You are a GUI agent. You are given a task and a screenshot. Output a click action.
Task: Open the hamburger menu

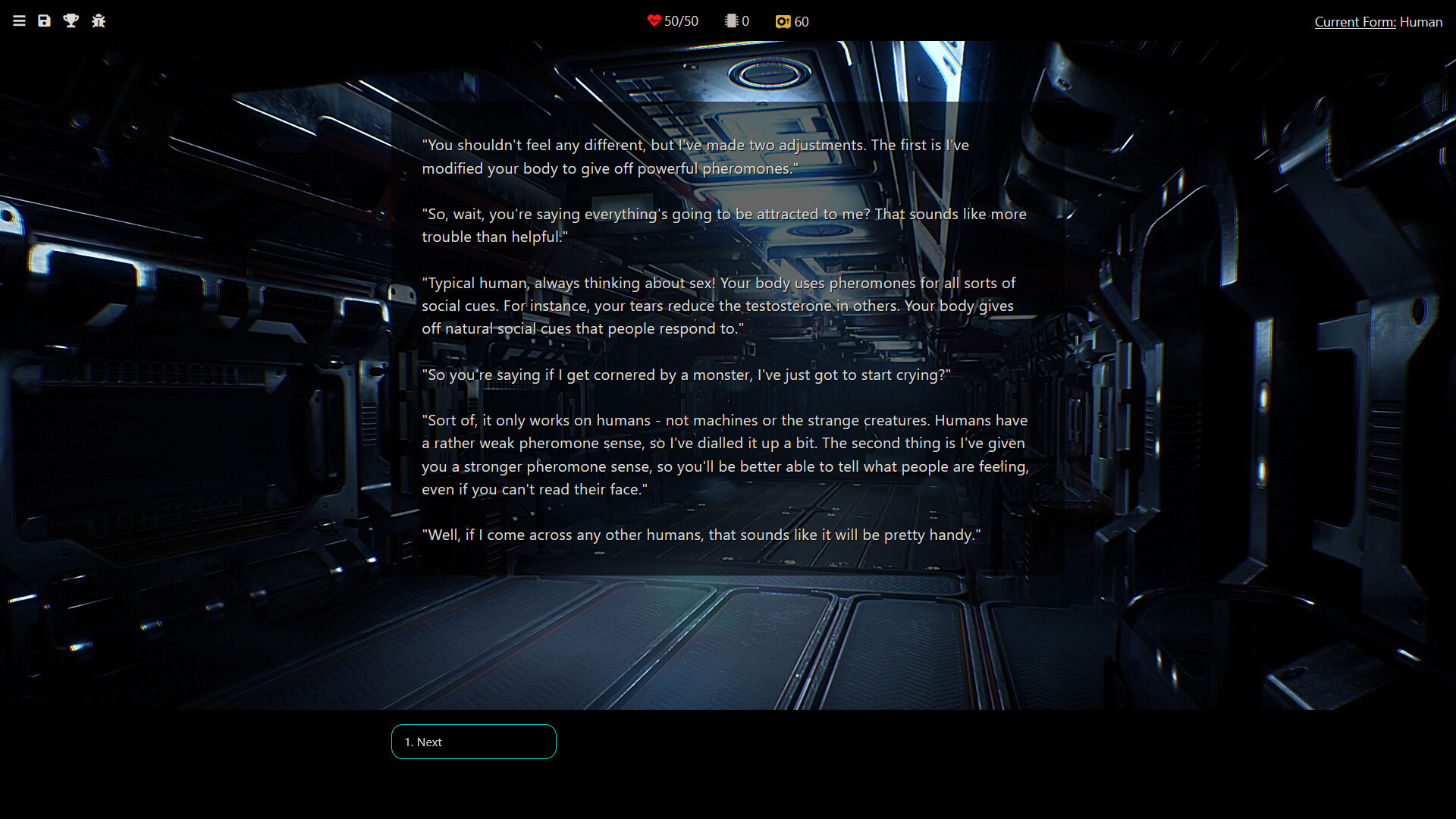(x=20, y=21)
